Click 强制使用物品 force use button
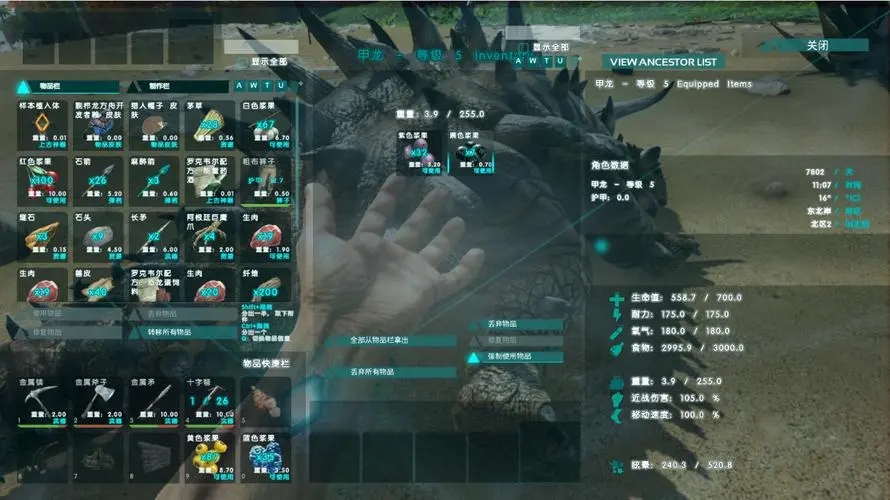Screen dimensions: 890x500 (516, 357)
